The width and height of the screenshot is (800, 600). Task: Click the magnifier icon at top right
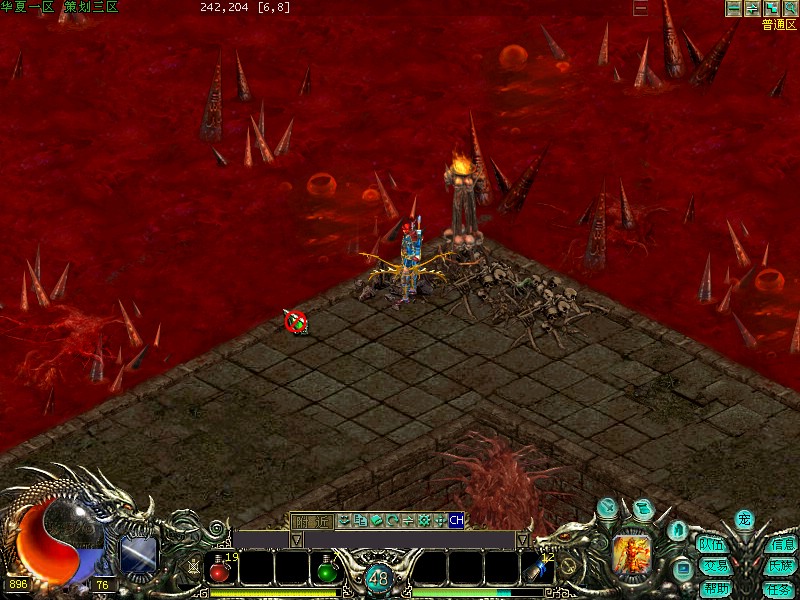tap(790, 8)
